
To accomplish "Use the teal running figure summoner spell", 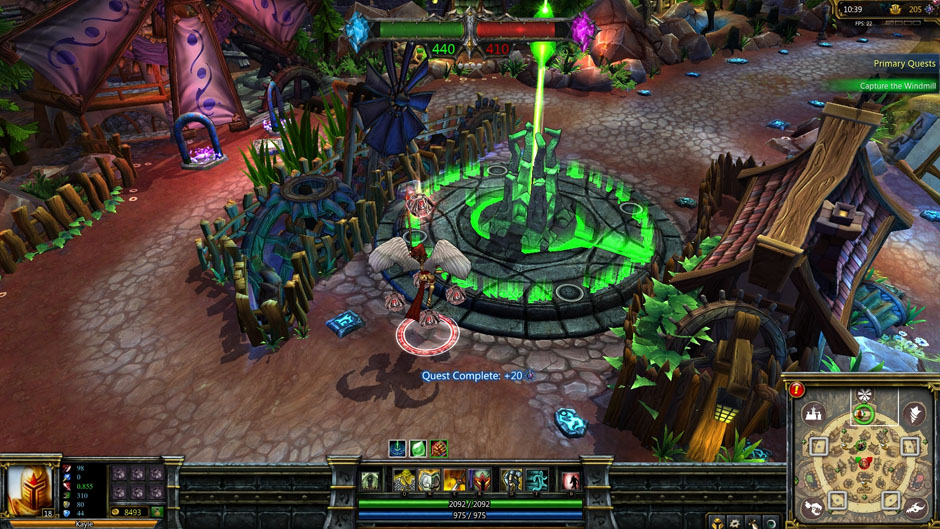I will coord(537,480).
